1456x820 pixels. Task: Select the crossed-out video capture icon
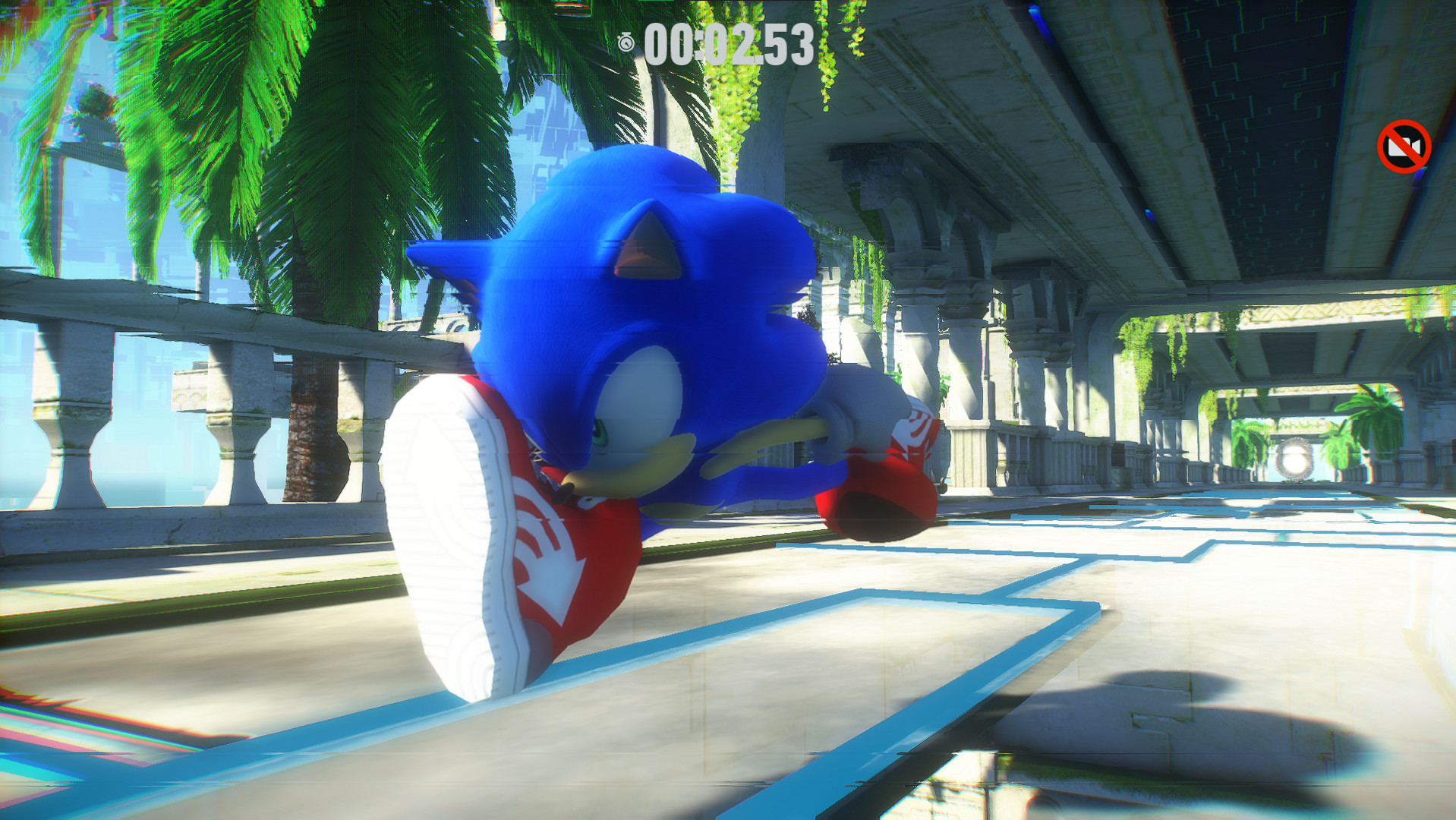pyautogui.click(x=1404, y=146)
